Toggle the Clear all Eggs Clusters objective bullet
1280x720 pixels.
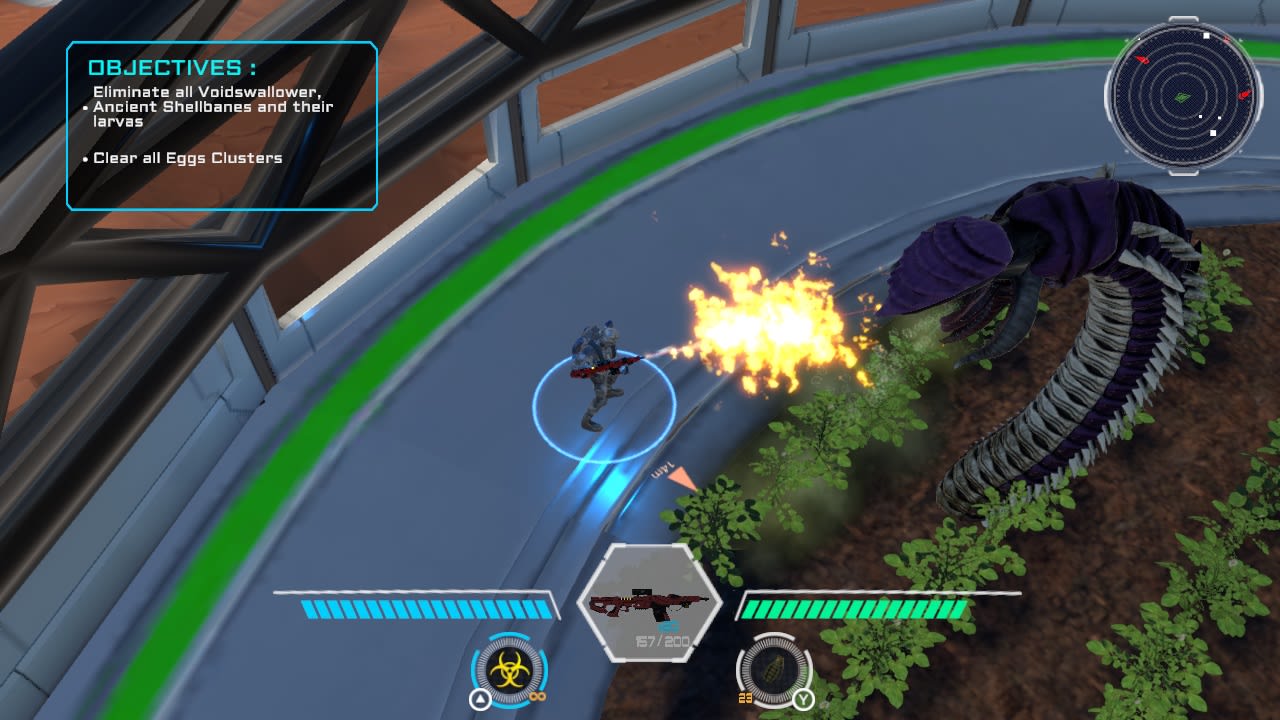pos(84,157)
